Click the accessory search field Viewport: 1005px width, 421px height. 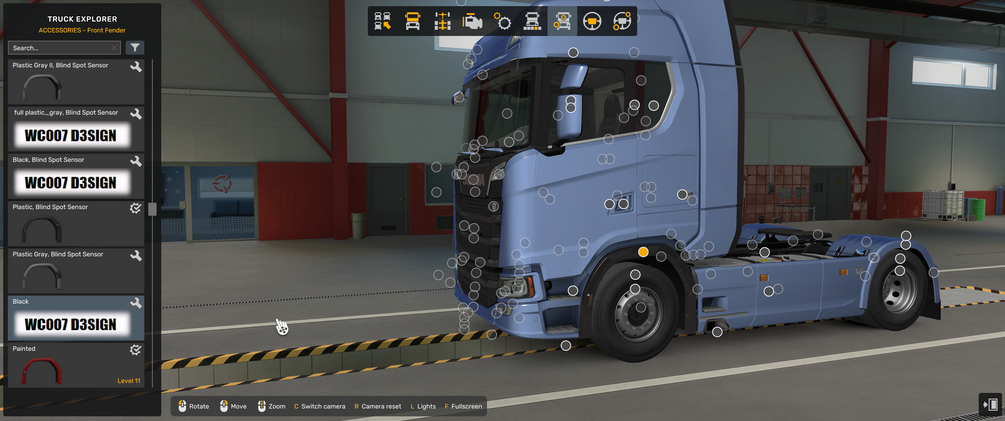(x=64, y=47)
